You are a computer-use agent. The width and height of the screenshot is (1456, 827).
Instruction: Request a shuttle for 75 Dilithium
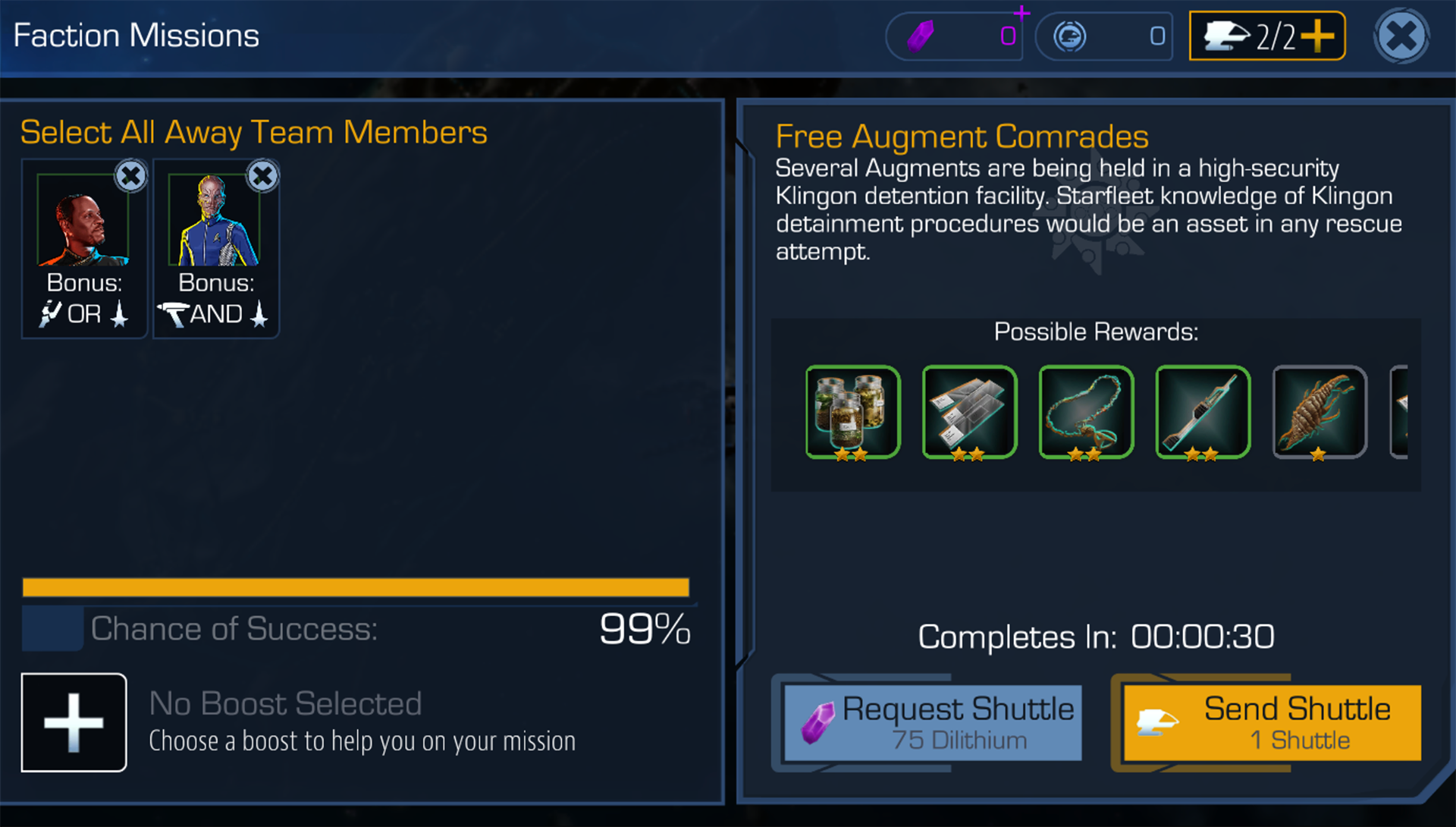pyautogui.click(x=933, y=722)
